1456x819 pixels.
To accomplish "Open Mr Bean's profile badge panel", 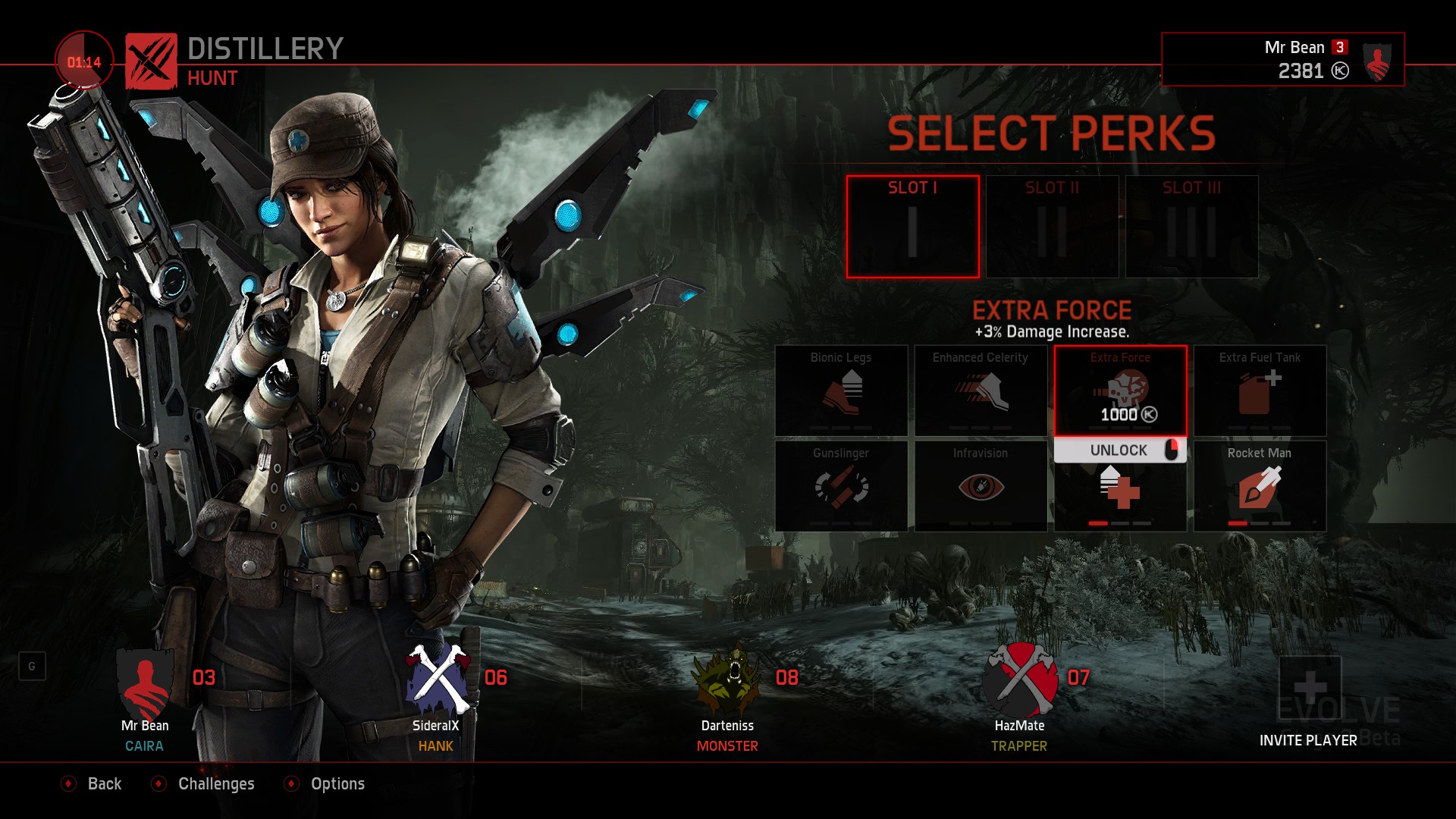I will 1282,59.
